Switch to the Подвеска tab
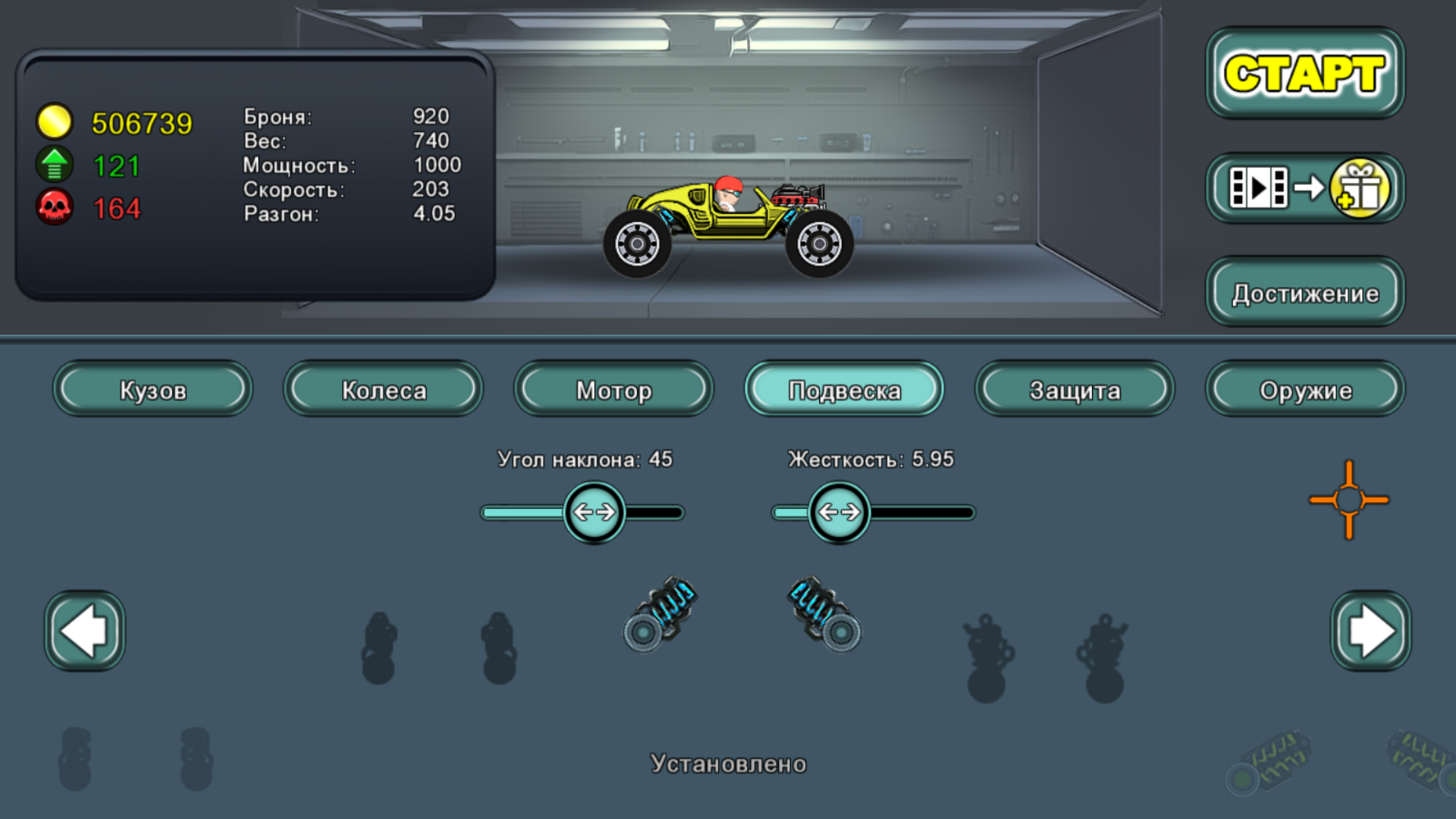The width and height of the screenshot is (1456, 819). [x=843, y=390]
